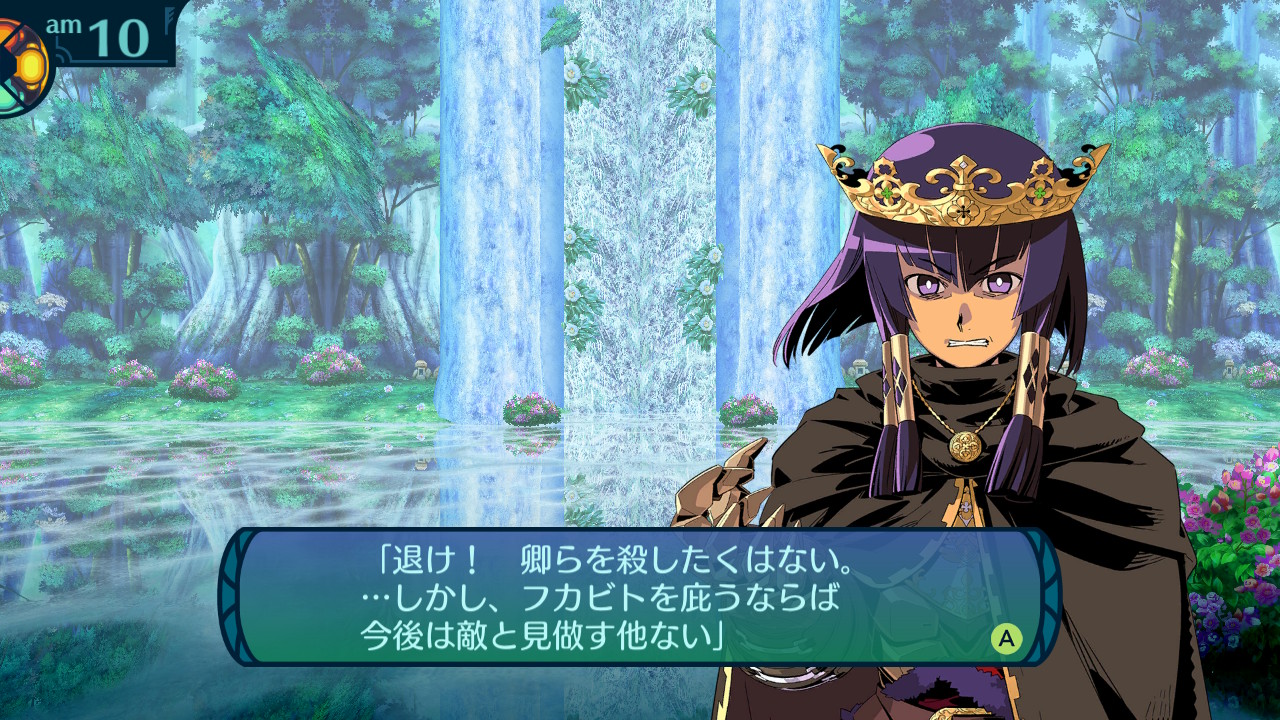This screenshot has width=1280, height=720.
Task: Advance the Japanese dialogue text box
Action: [x=1006, y=638]
